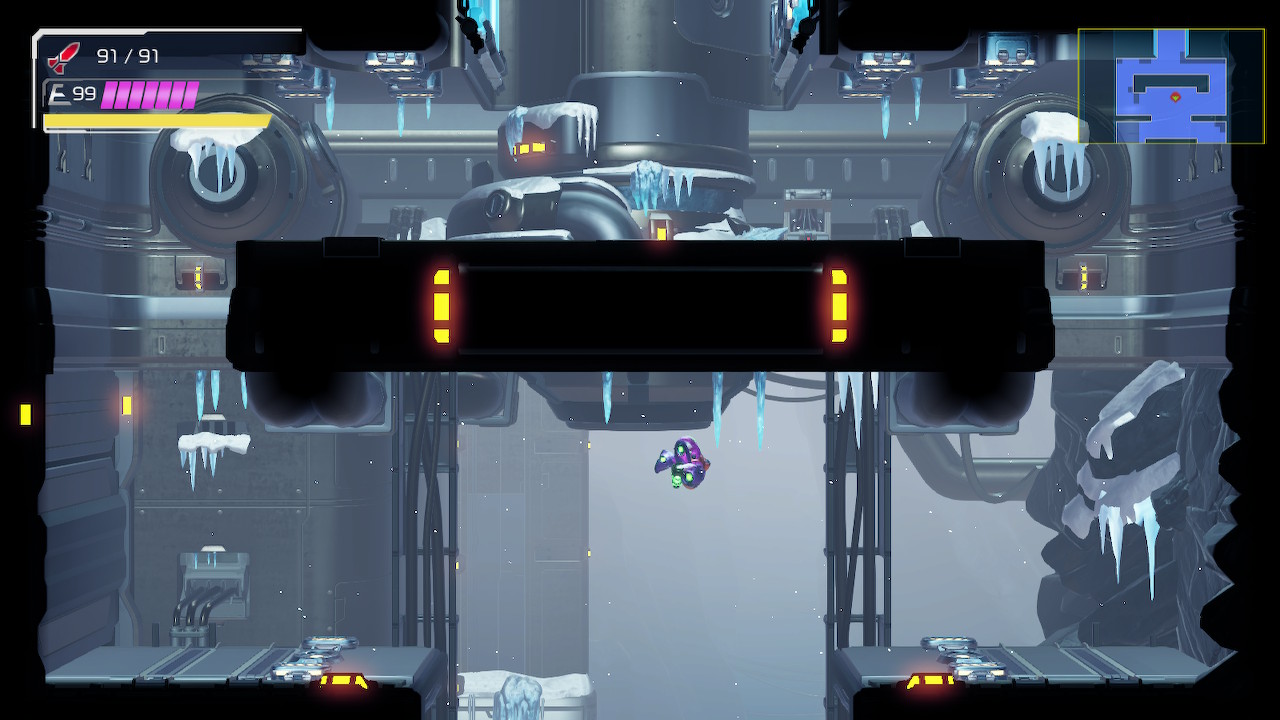Click the missile ammo icon in the HUD
This screenshot has height=720, width=1280.
(58, 56)
